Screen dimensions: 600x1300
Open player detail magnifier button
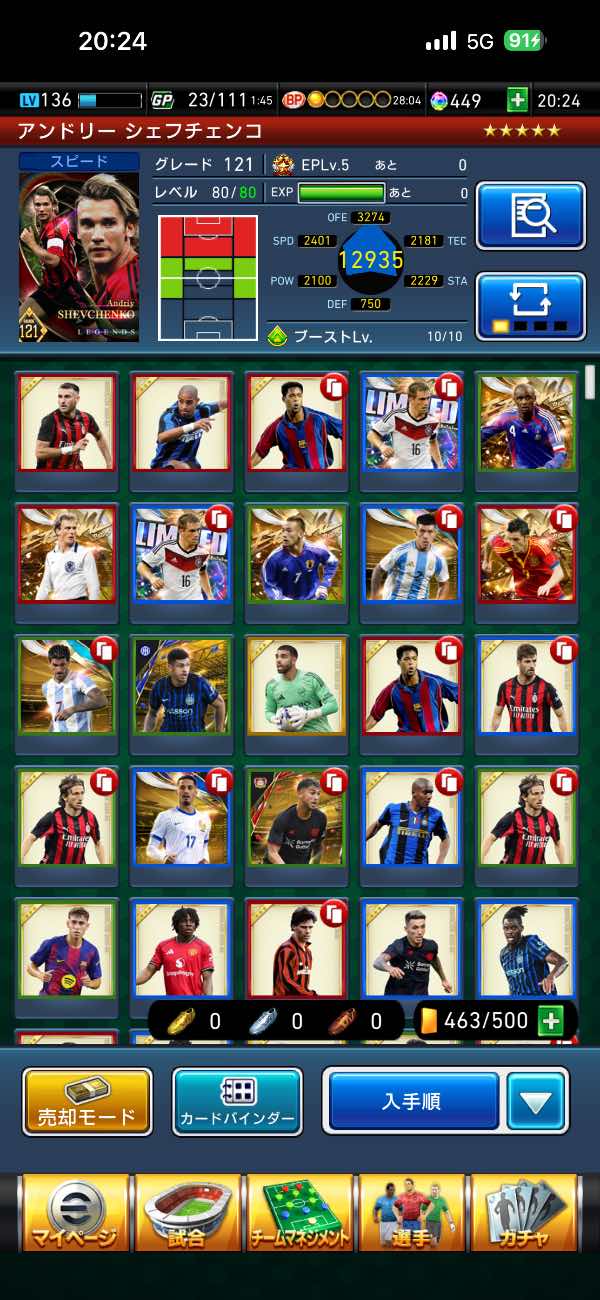click(530, 215)
